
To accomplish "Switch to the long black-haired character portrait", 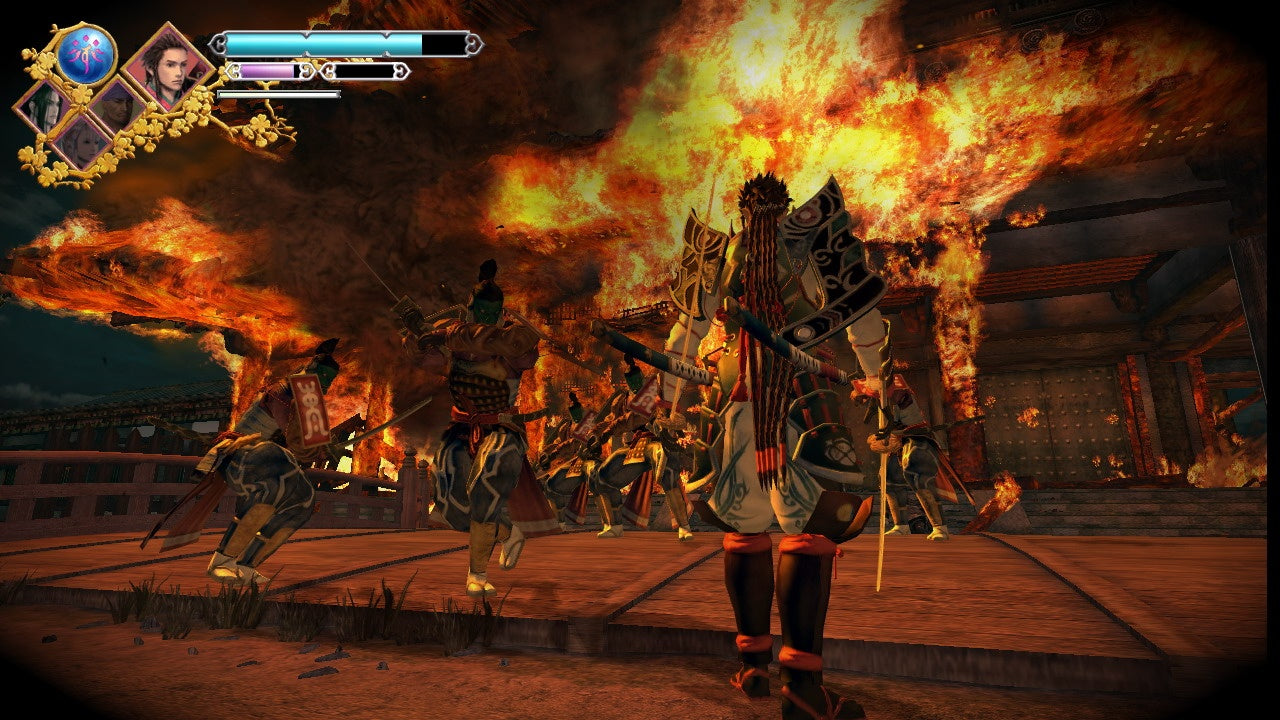I will click(x=44, y=108).
